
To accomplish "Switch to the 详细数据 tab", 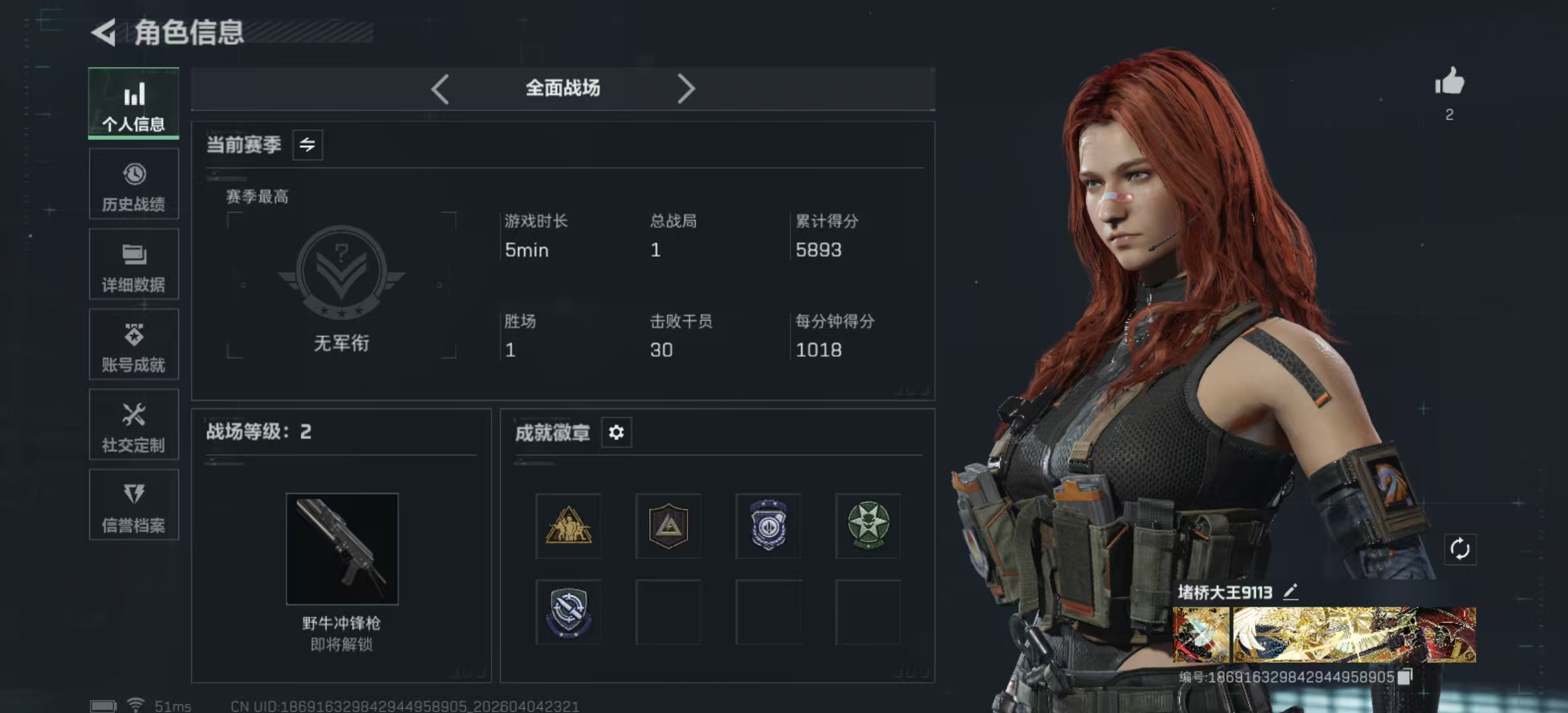I will (133, 265).
